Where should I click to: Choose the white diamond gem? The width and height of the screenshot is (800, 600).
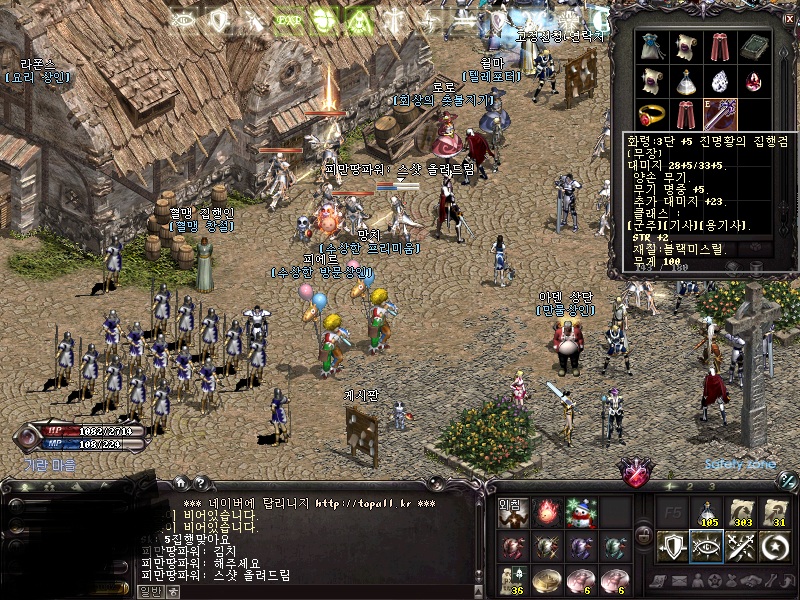point(720,80)
